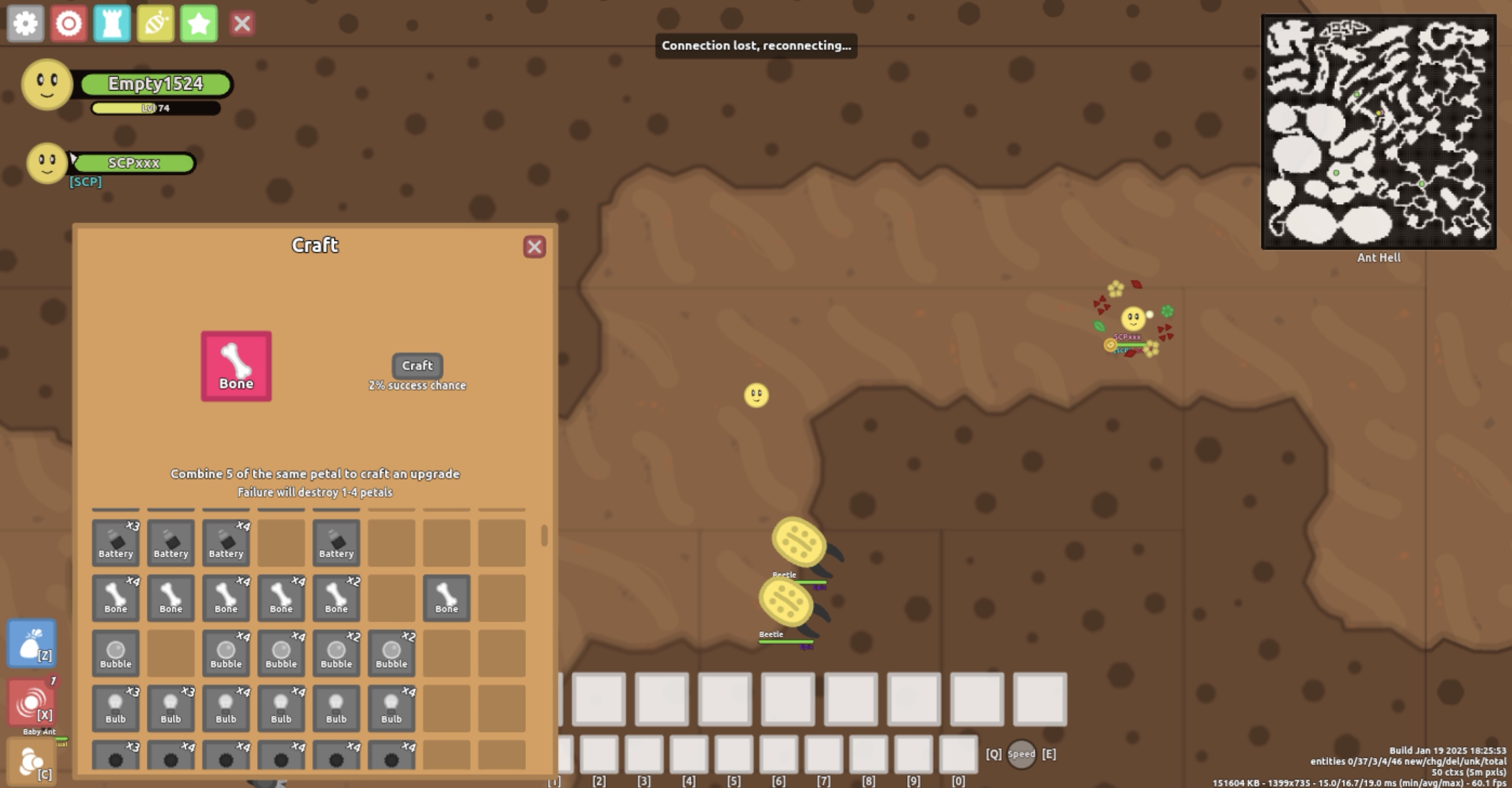
Task: Click the Craft inventory scrollbar
Action: click(544, 536)
